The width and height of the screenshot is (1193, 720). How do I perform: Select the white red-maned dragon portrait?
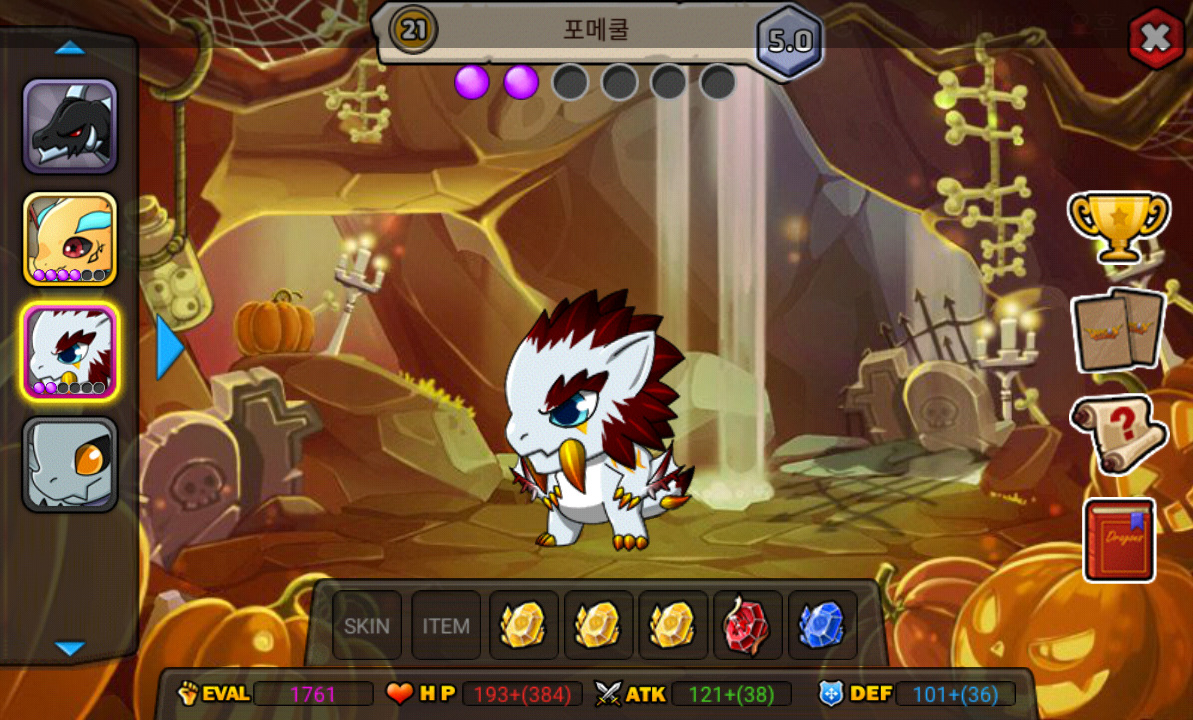point(70,351)
